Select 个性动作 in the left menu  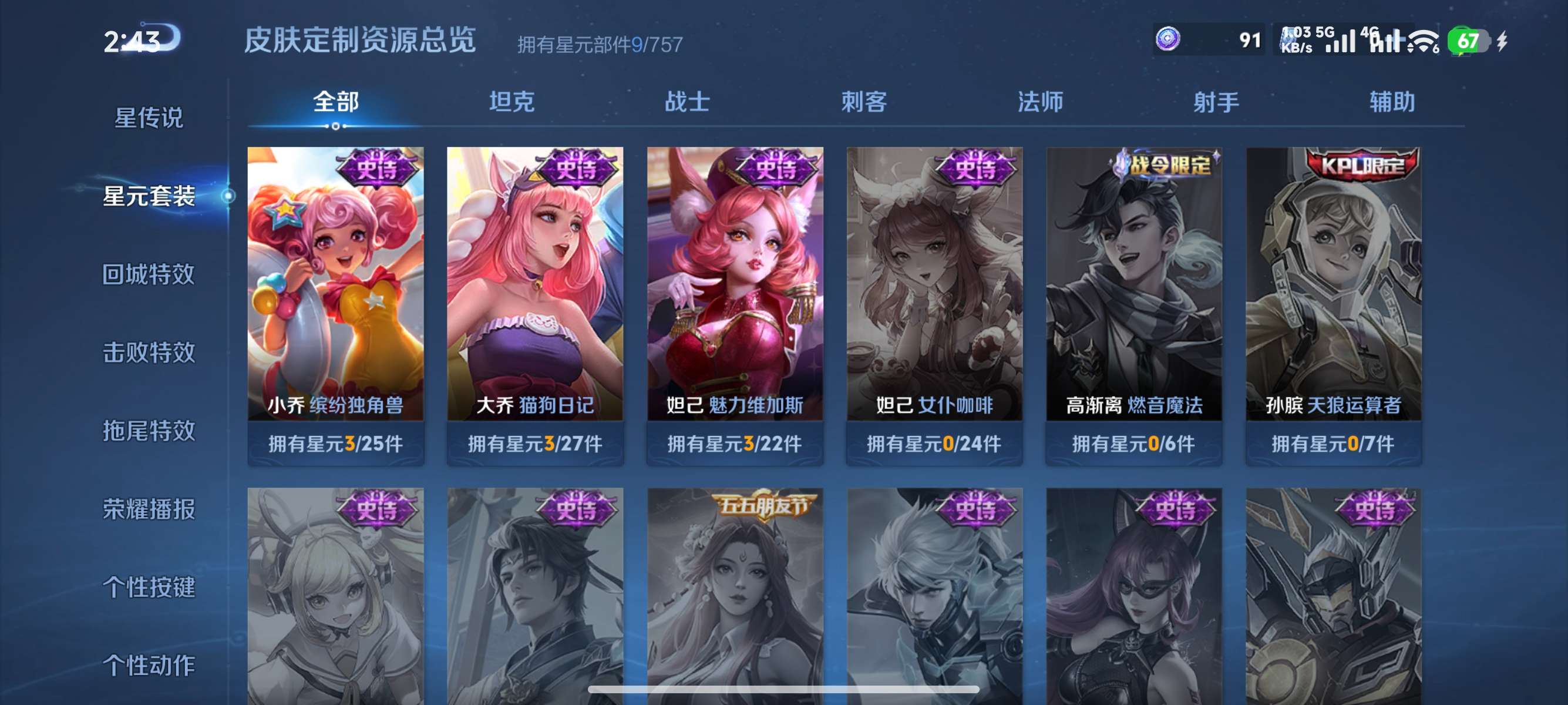(149, 666)
